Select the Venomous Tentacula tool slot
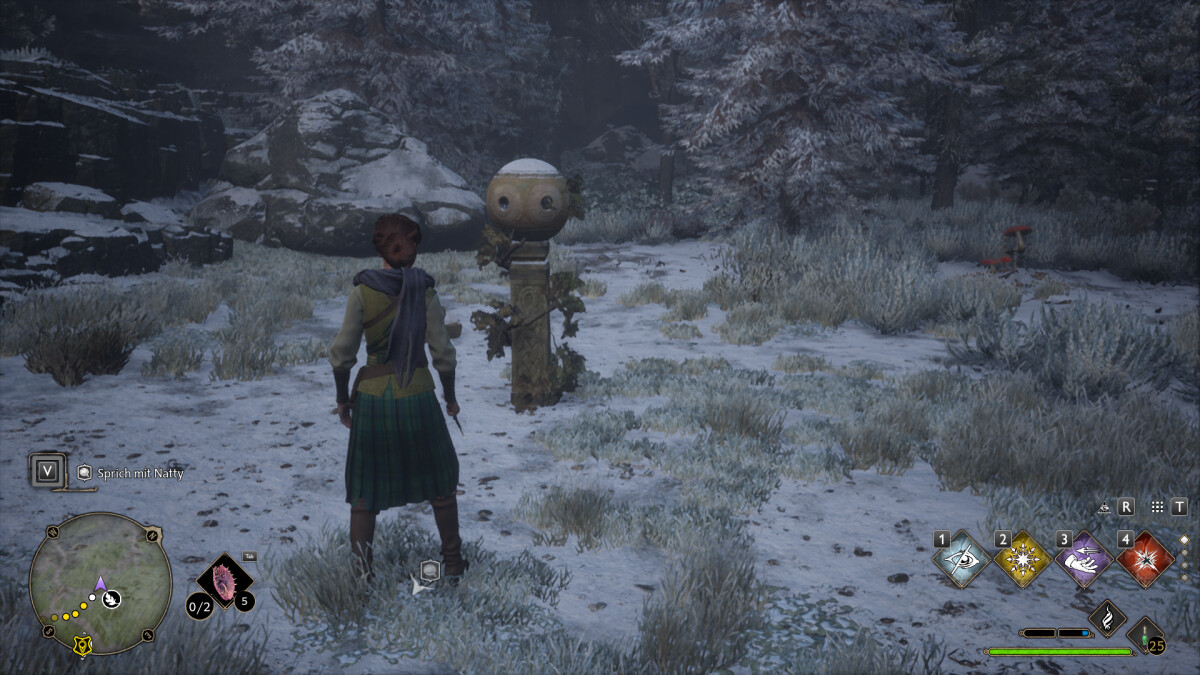This screenshot has width=1200, height=675. 225,582
